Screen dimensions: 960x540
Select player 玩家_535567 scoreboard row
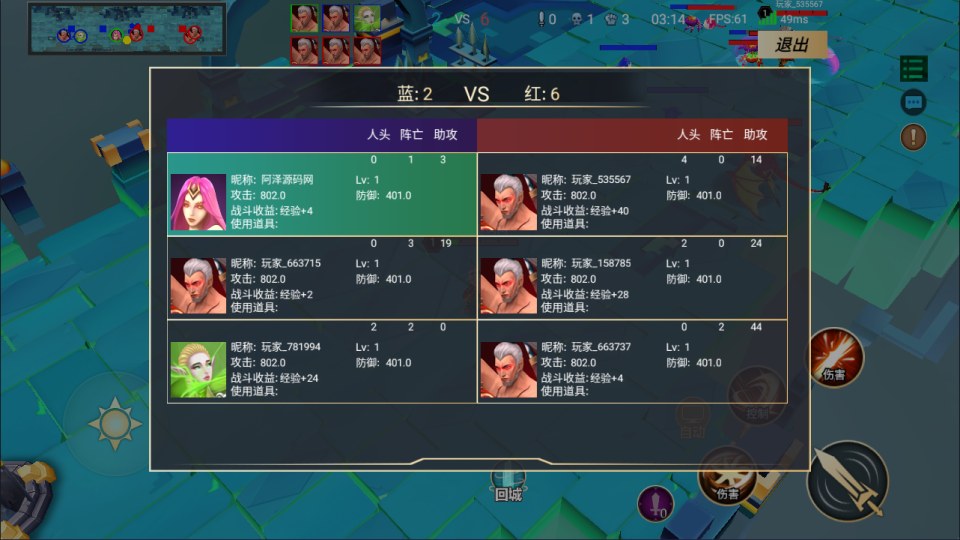pyautogui.click(x=632, y=194)
